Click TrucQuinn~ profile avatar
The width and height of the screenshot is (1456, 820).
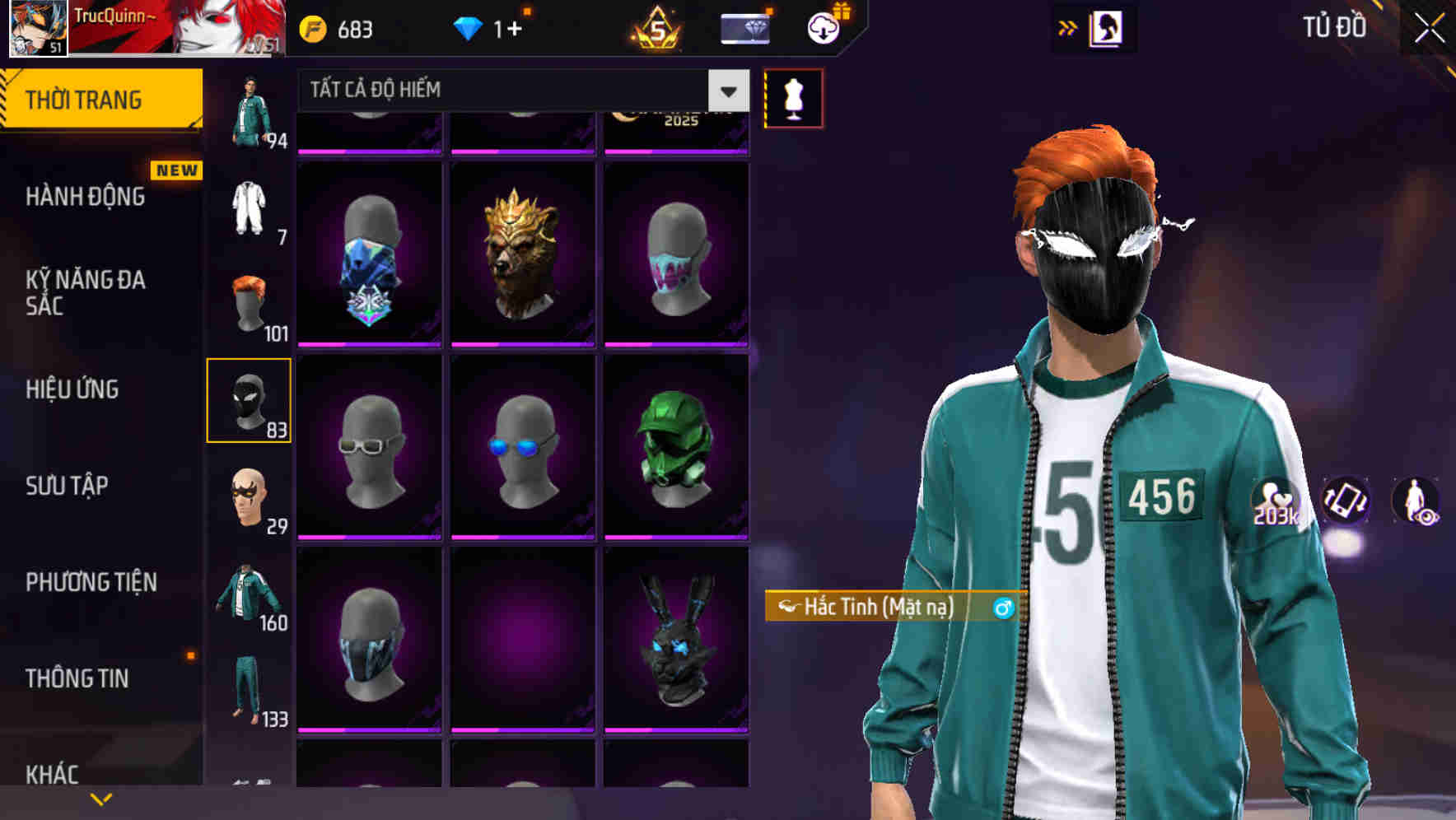click(x=37, y=29)
